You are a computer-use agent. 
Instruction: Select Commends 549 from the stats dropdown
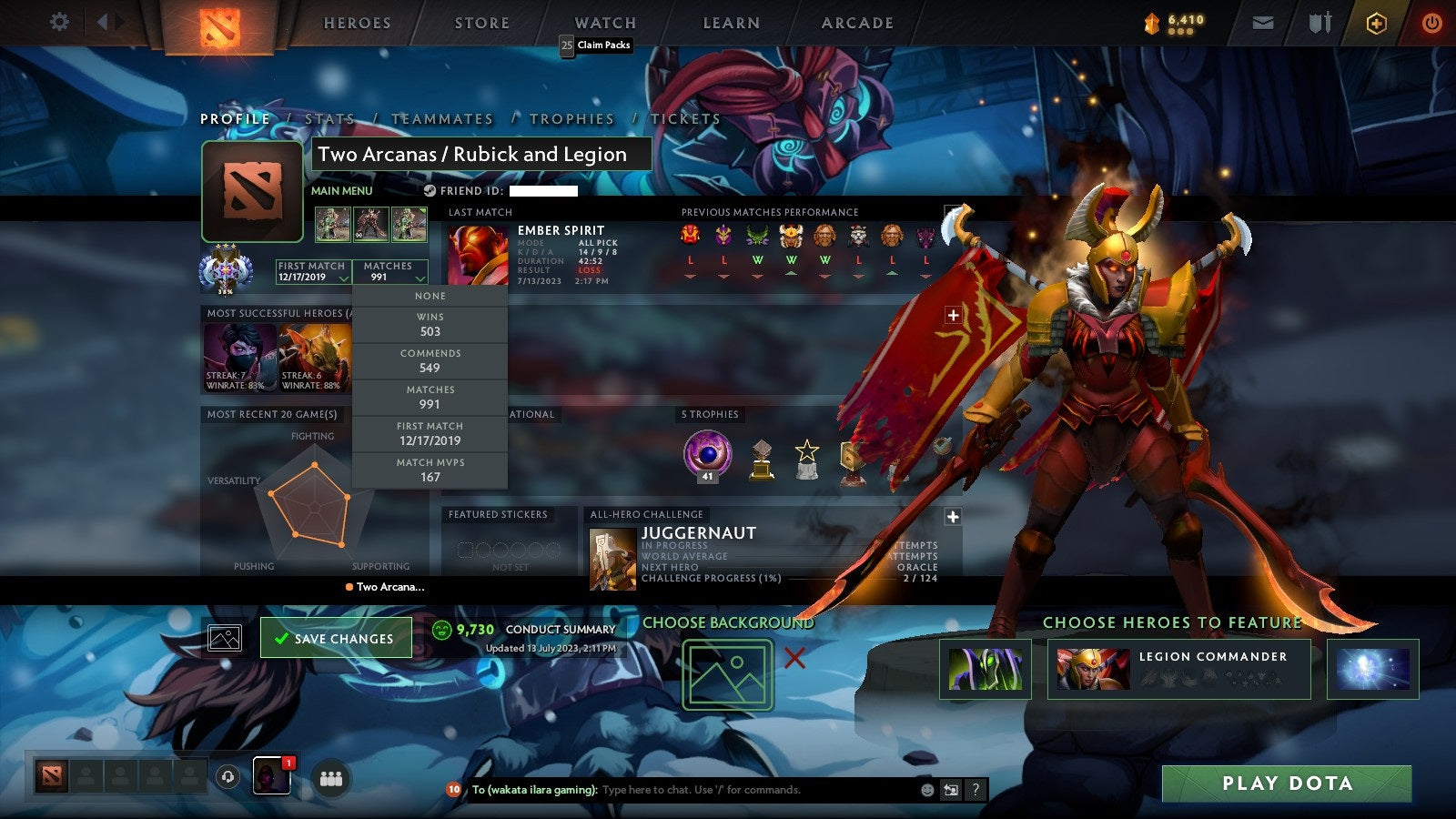click(x=430, y=361)
